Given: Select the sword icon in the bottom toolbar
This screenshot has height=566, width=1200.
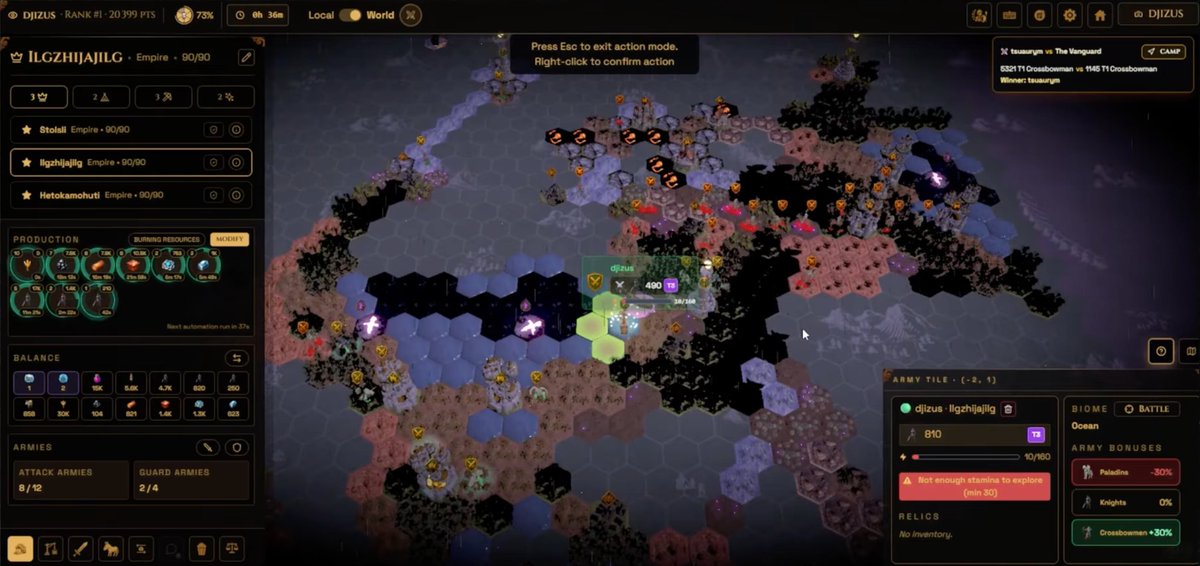Looking at the screenshot, I should coord(81,548).
